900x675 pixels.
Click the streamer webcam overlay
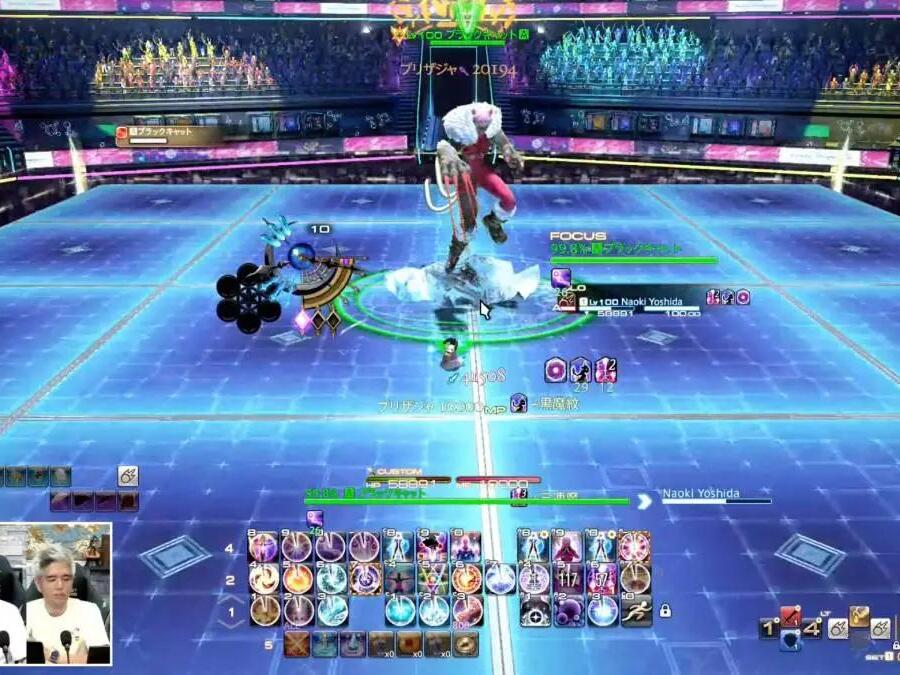56,593
